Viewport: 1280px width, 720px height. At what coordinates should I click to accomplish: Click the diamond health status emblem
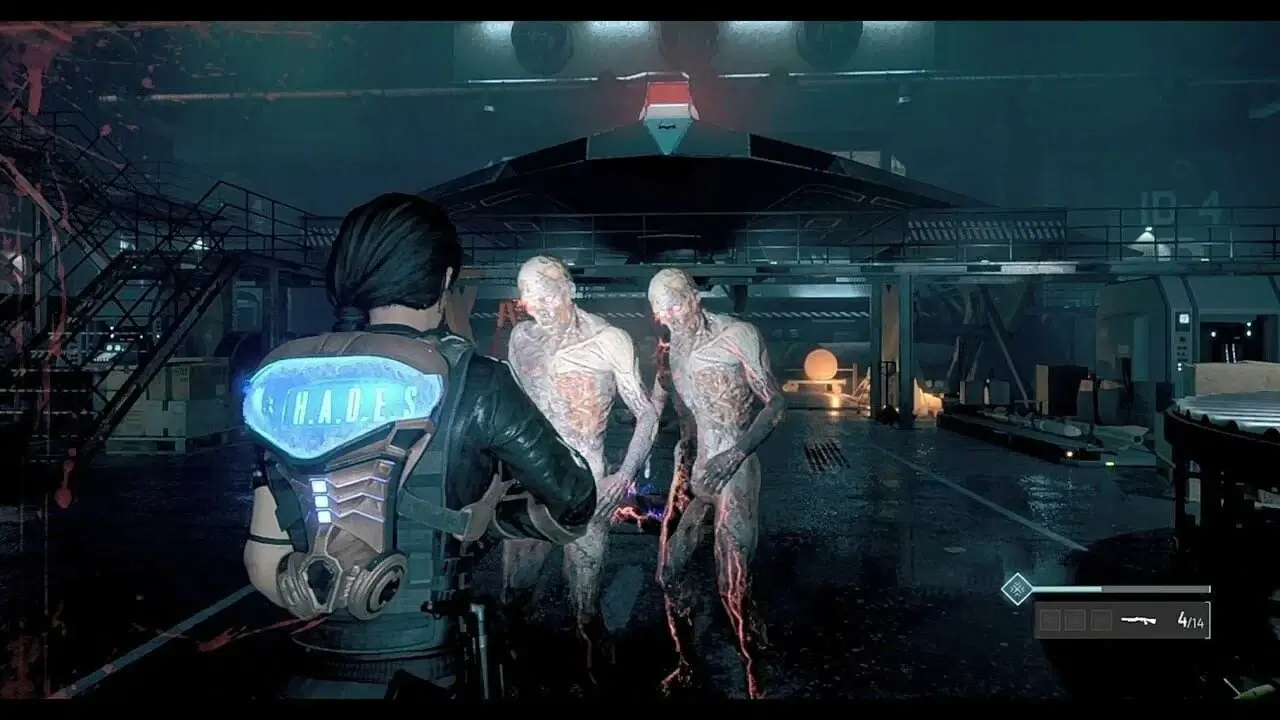pyautogui.click(x=1016, y=588)
